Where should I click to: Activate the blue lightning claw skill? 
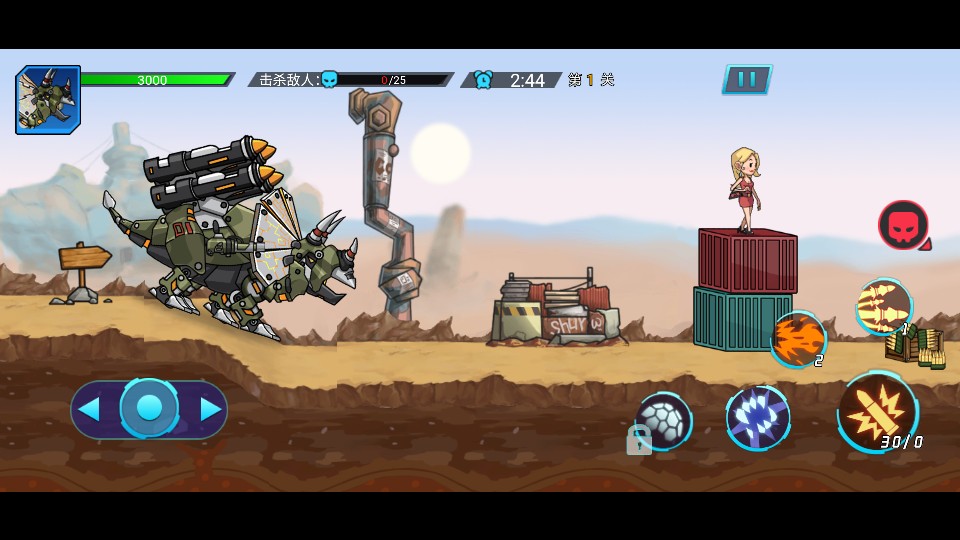pyautogui.click(x=758, y=417)
